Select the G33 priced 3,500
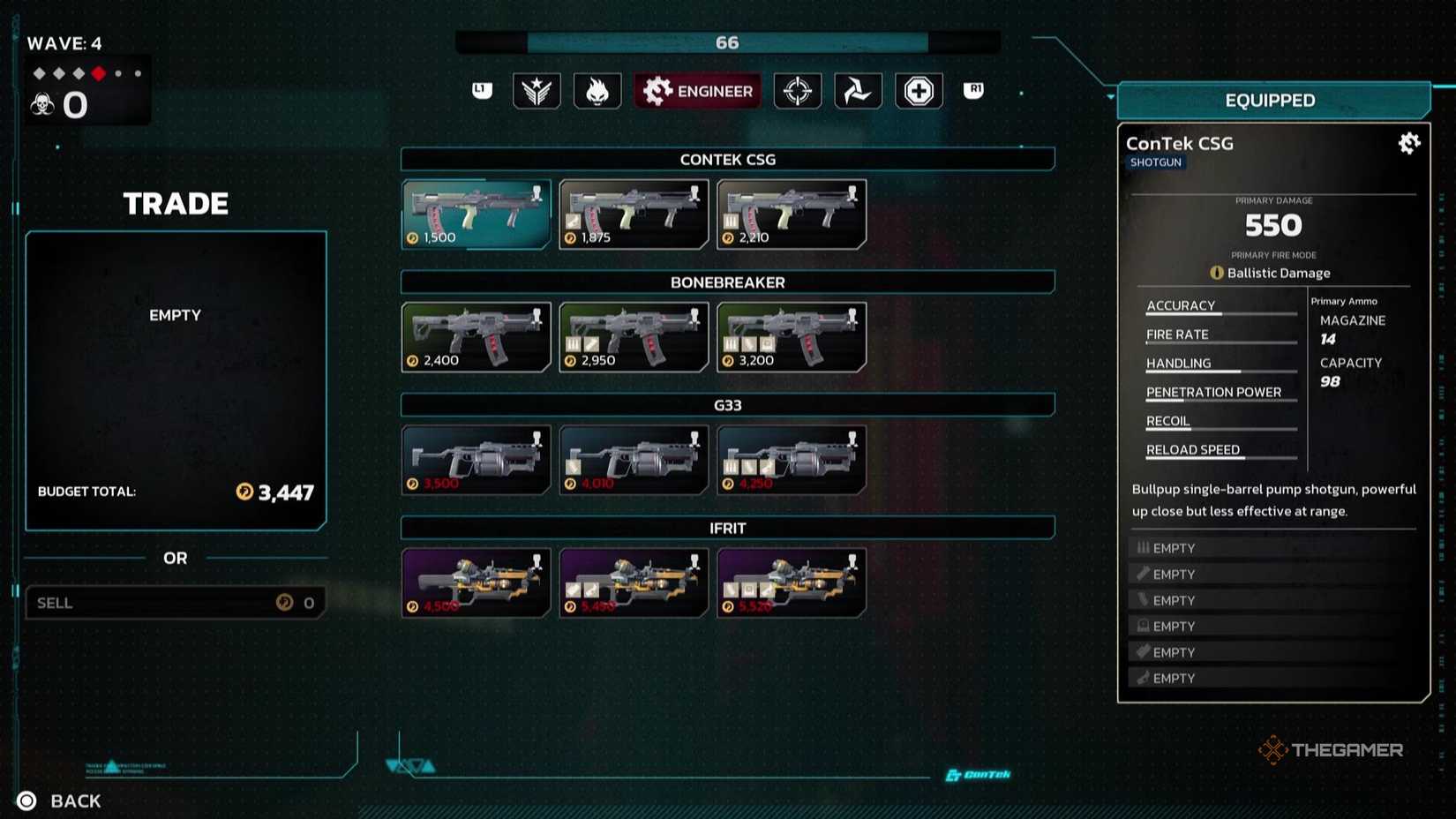The width and height of the screenshot is (1456, 819). [x=477, y=460]
